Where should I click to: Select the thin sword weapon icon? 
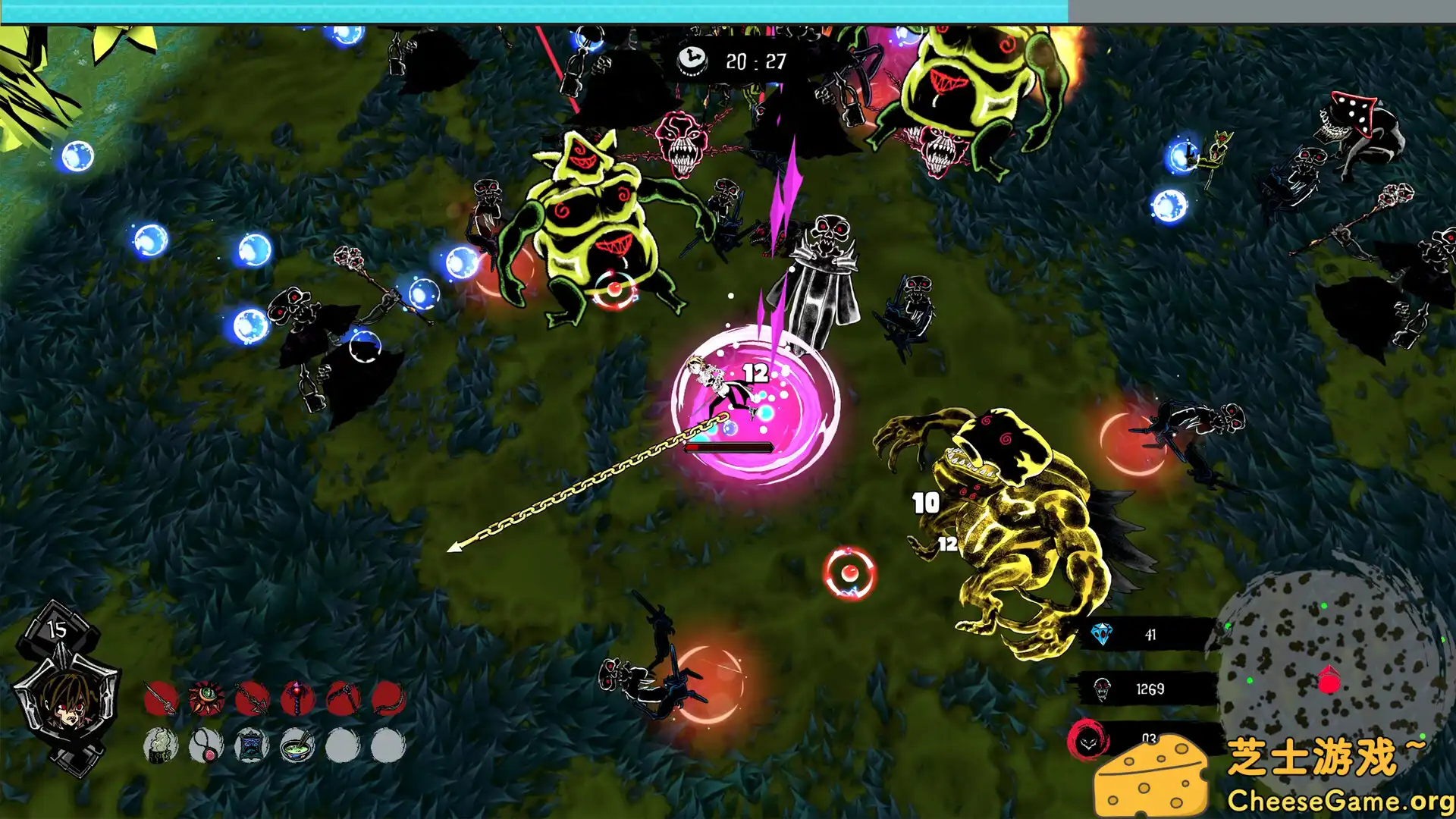coord(160,698)
